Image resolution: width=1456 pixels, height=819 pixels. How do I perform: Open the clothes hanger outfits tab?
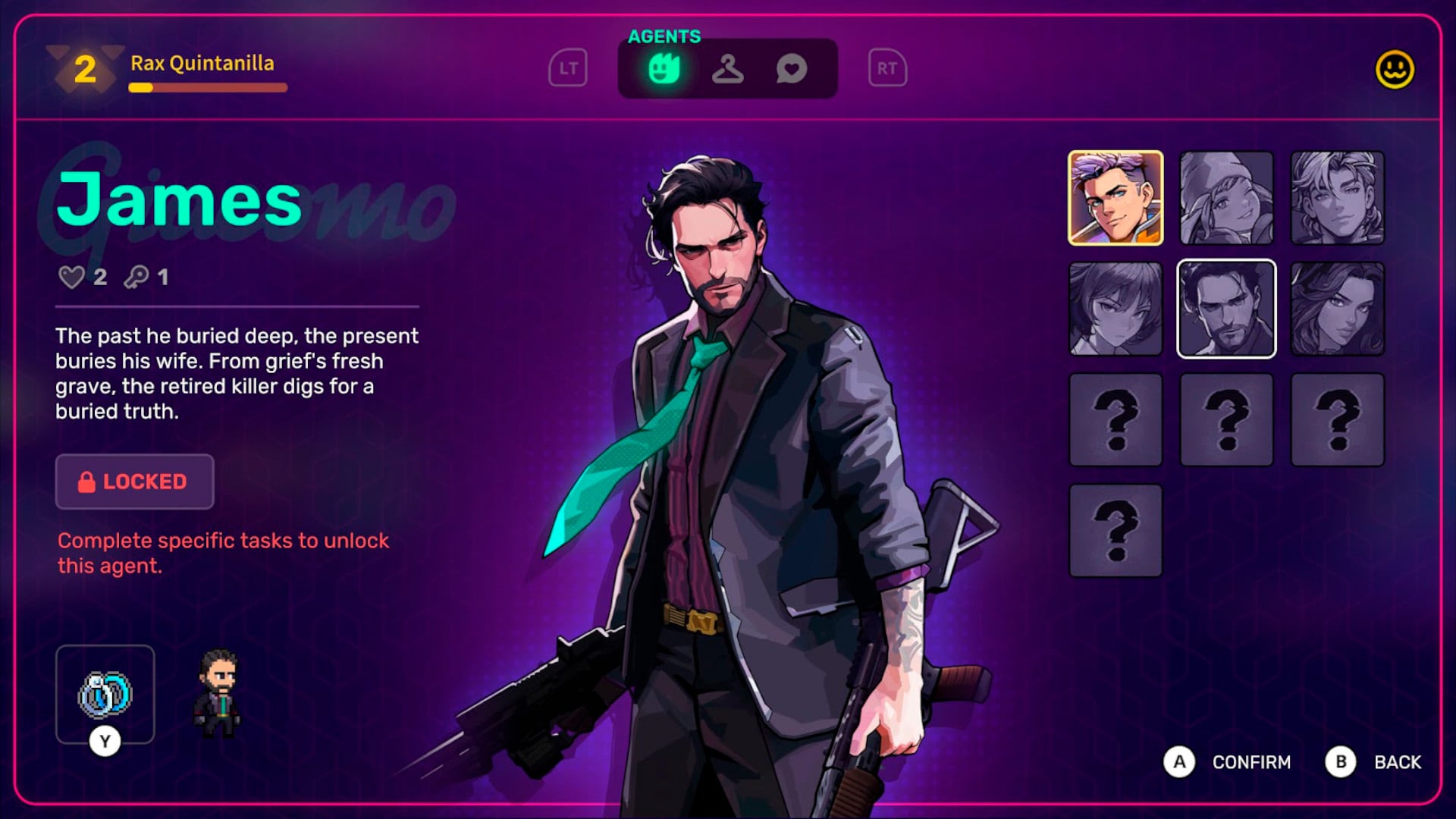point(727,69)
